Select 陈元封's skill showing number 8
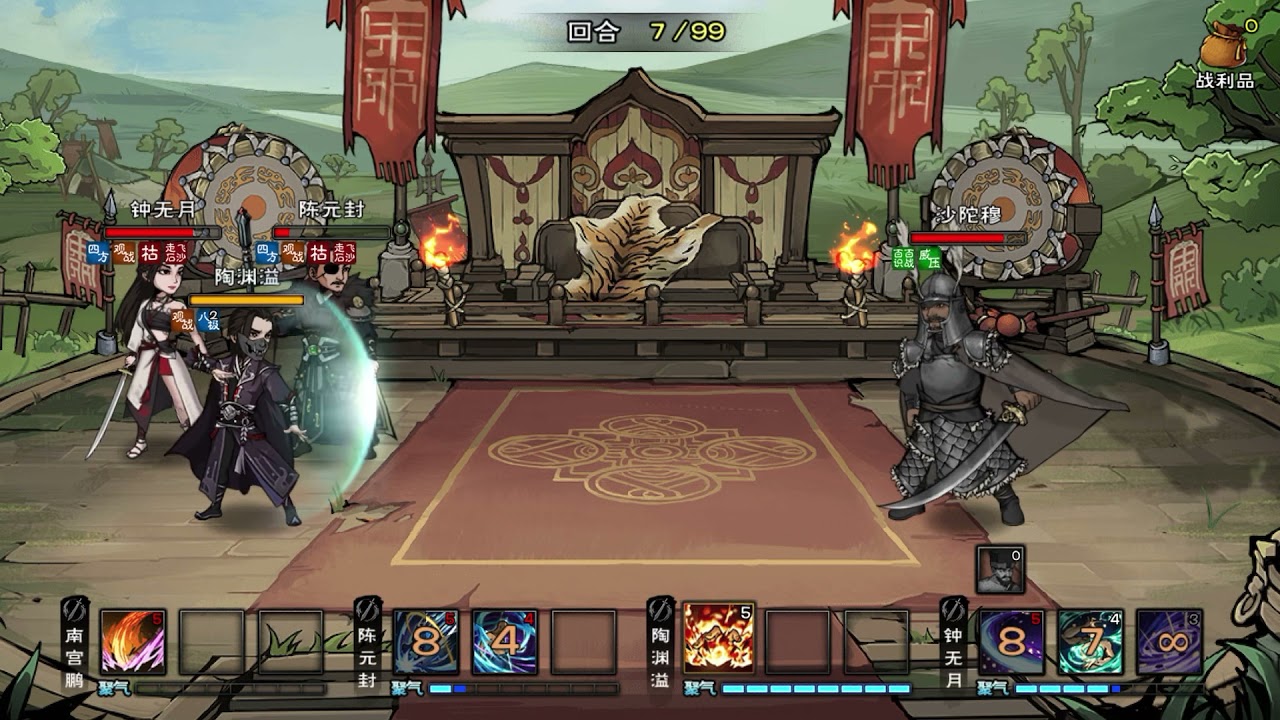1280x720 pixels. coord(426,642)
